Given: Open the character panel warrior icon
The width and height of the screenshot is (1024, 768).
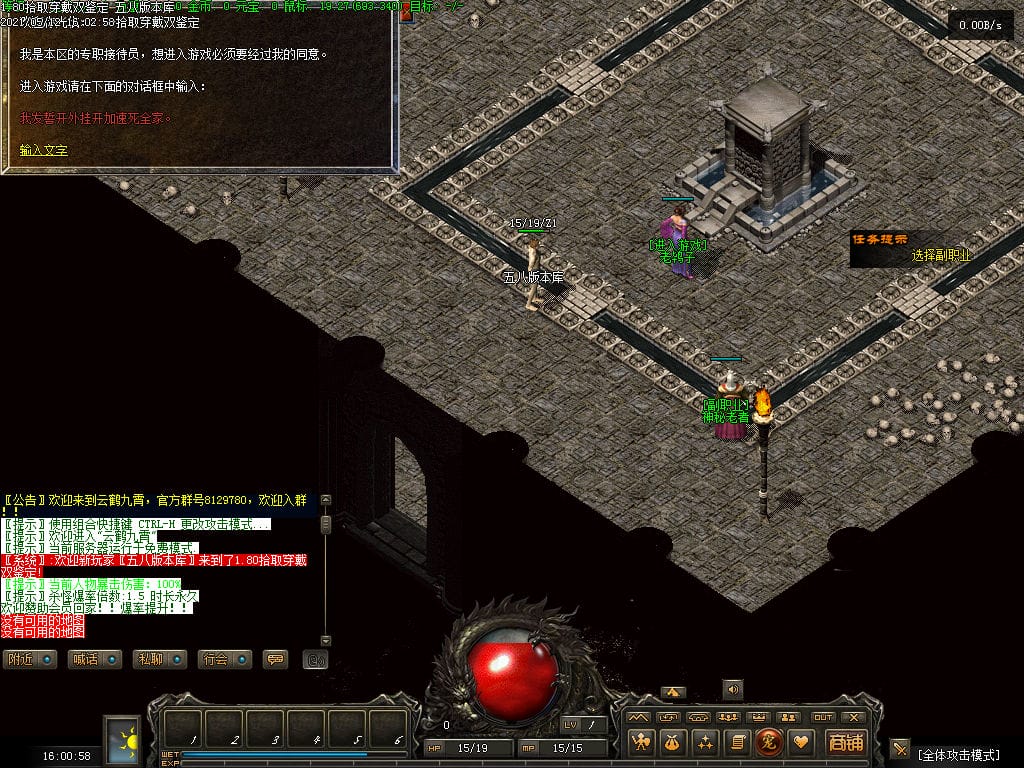Looking at the screenshot, I should coord(641,742).
